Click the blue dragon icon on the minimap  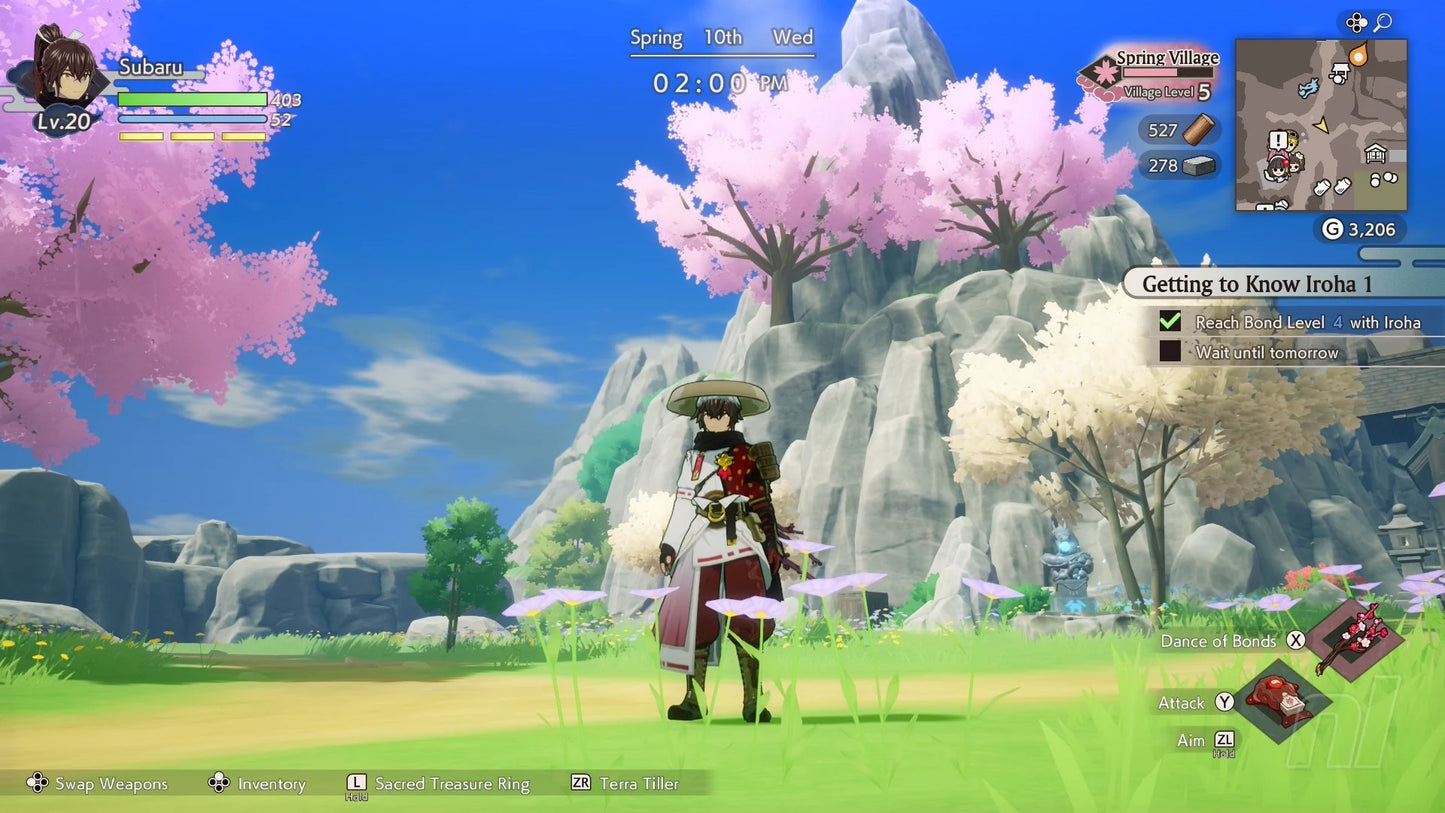pos(1307,88)
